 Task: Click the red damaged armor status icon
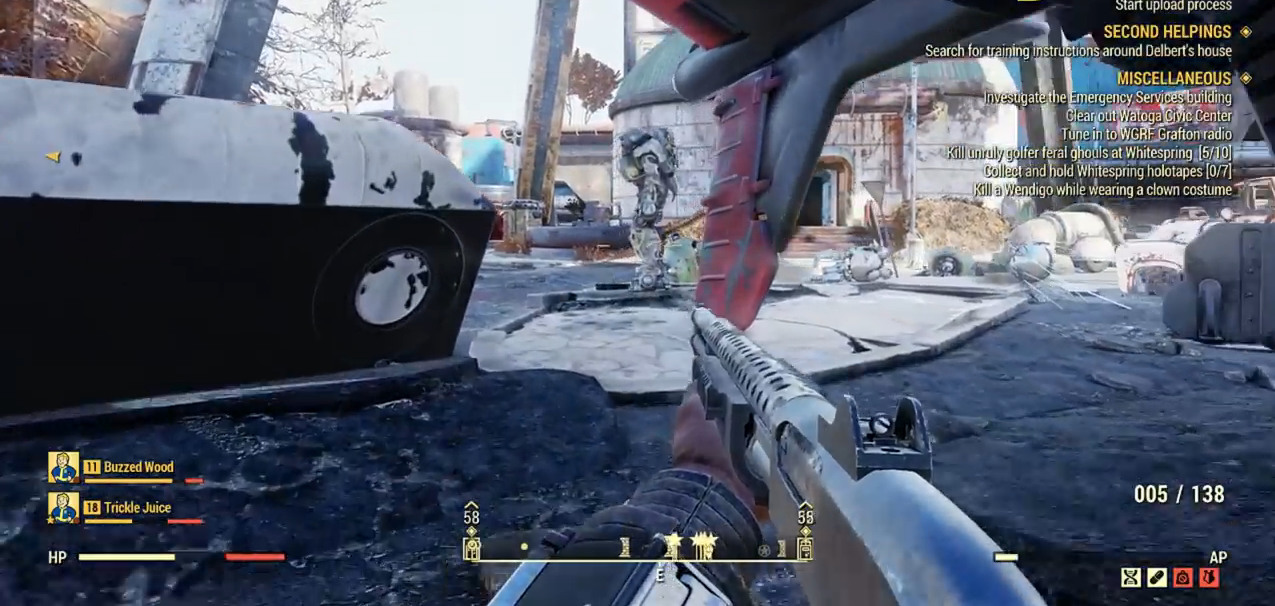pos(1209,577)
